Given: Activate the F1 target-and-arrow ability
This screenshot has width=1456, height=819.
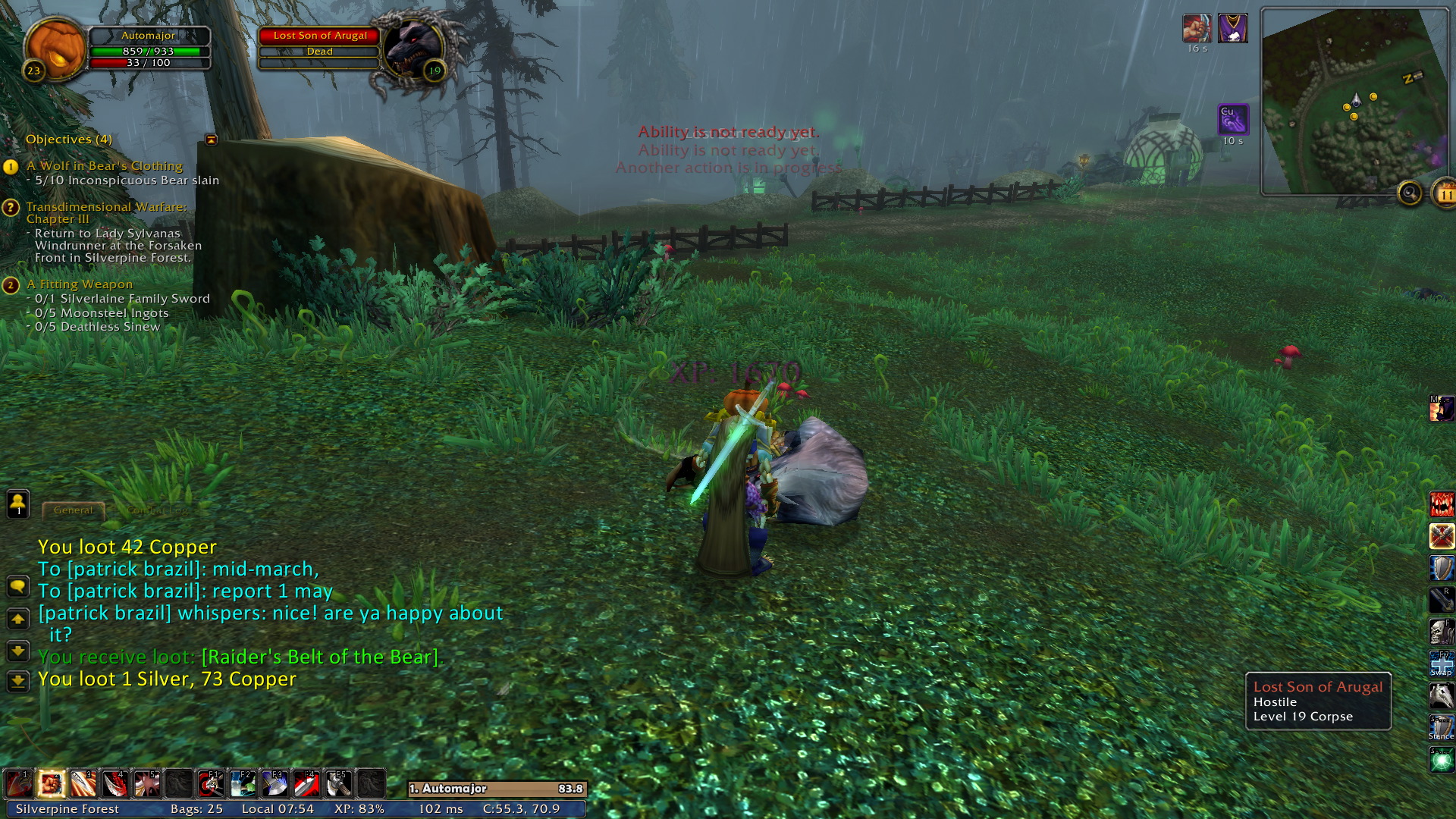Looking at the screenshot, I should coord(210,783).
